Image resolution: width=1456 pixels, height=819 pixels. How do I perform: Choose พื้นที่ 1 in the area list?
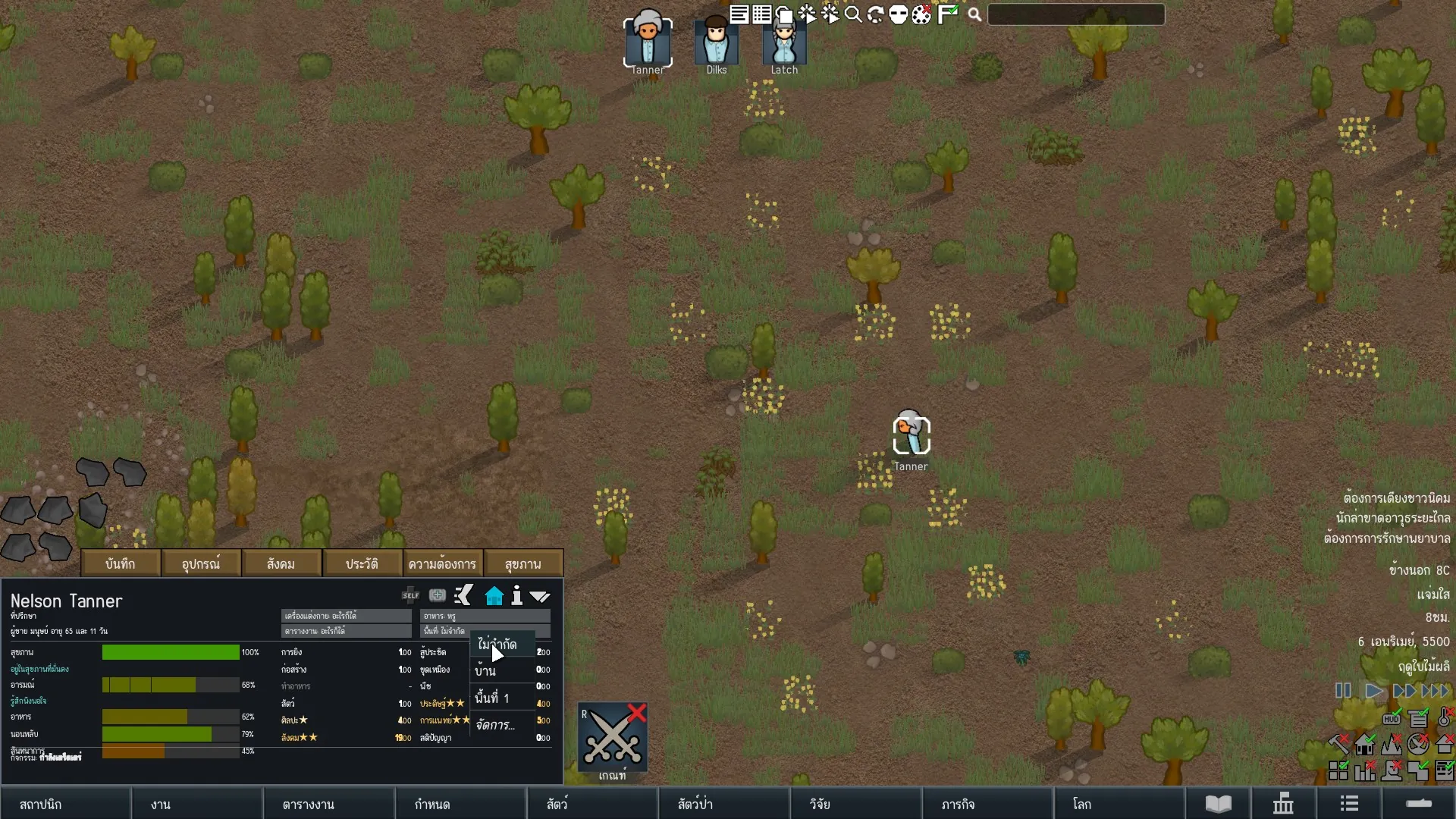493,698
